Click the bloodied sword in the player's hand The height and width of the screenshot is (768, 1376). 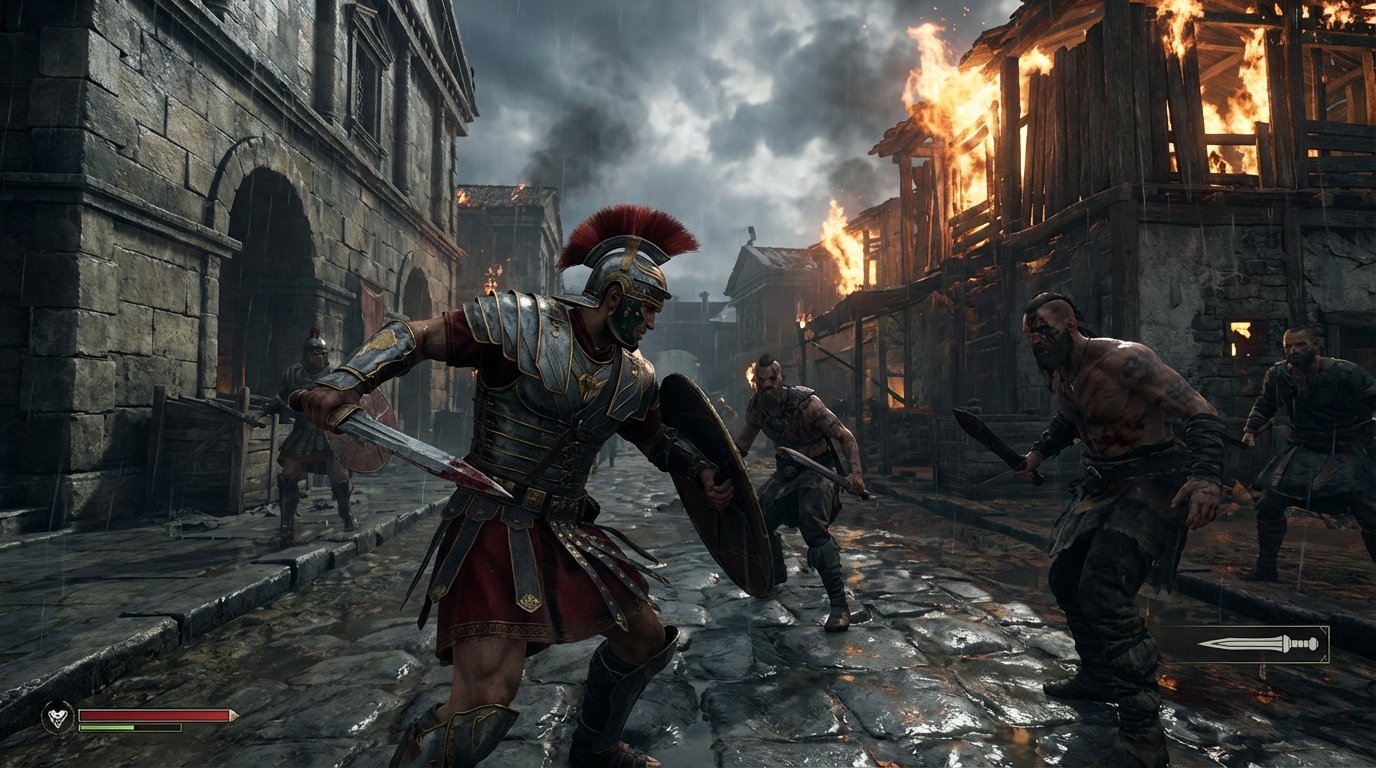(420, 450)
